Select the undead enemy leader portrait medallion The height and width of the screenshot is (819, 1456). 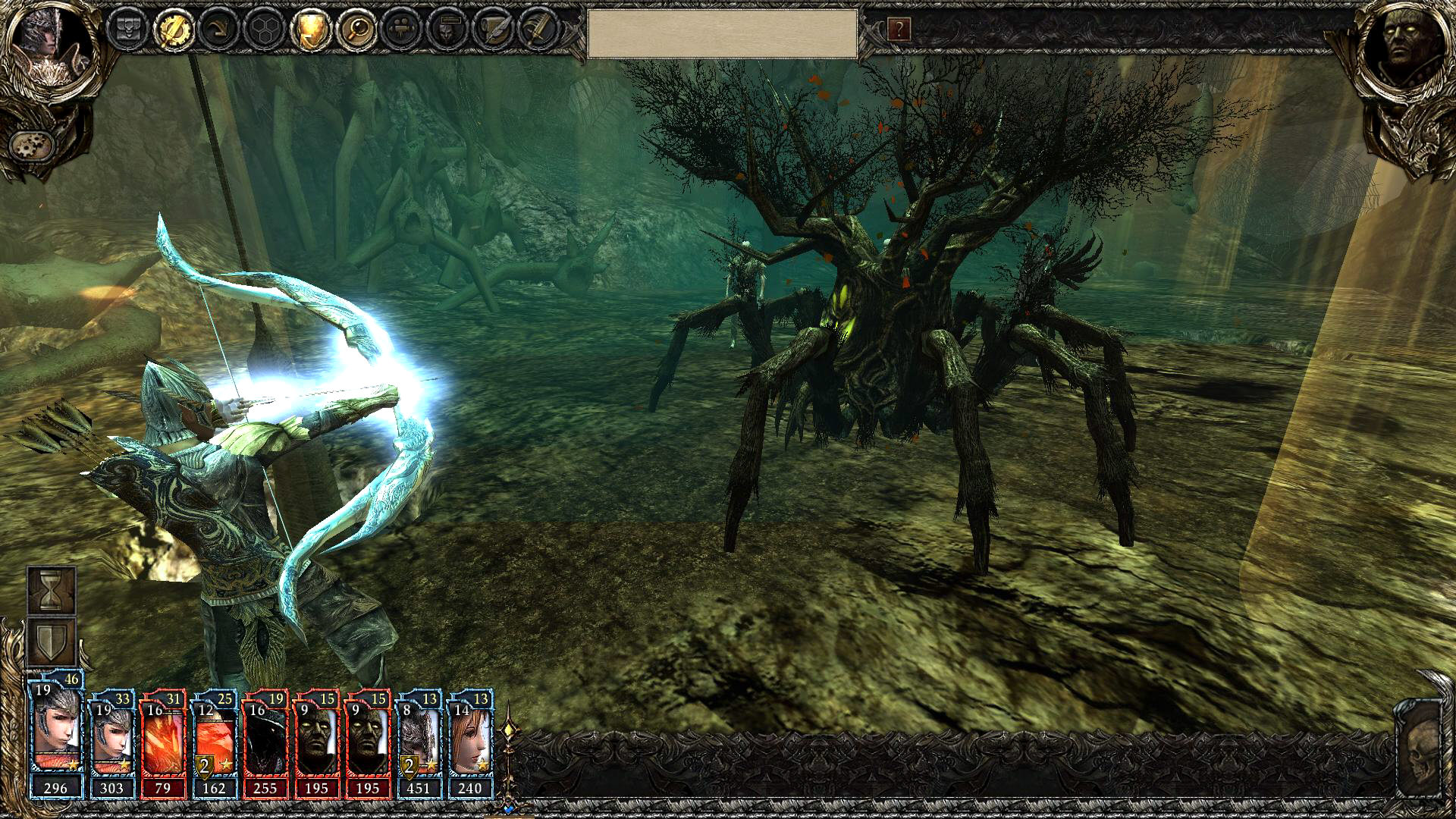(1404, 44)
